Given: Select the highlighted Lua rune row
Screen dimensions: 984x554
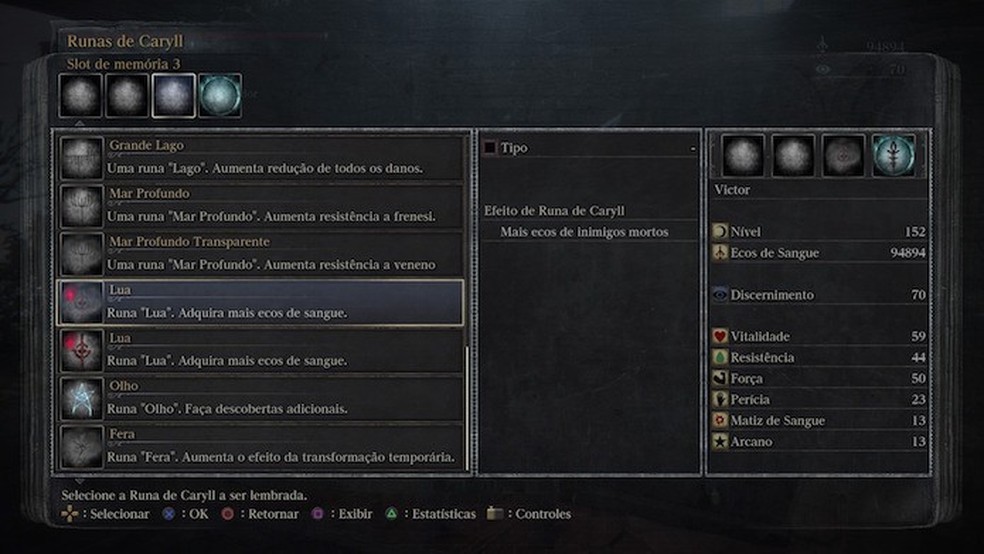Looking at the screenshot, I should point(262,302).
